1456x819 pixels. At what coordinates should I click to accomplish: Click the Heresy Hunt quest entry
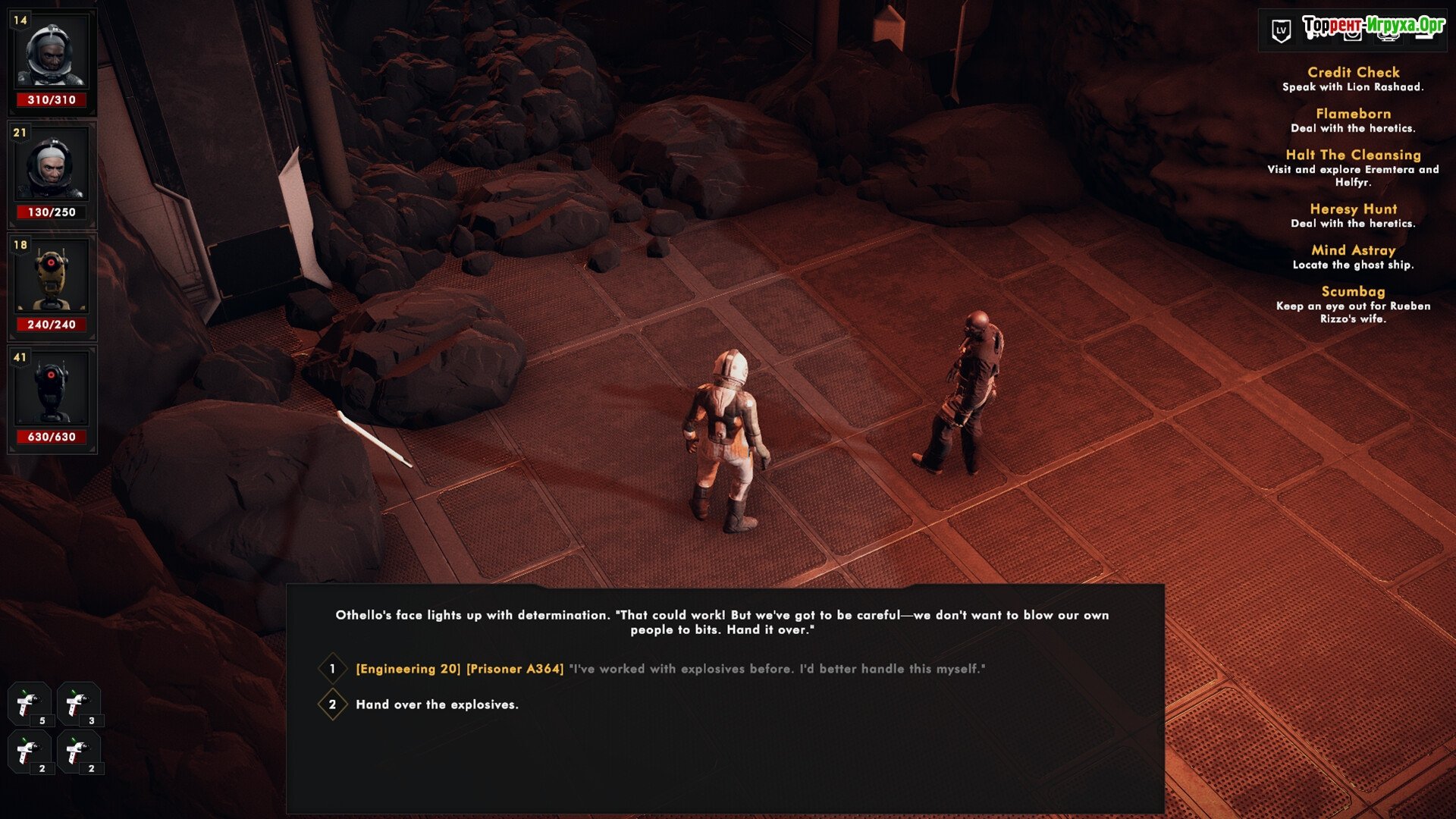pos(1353,209)
